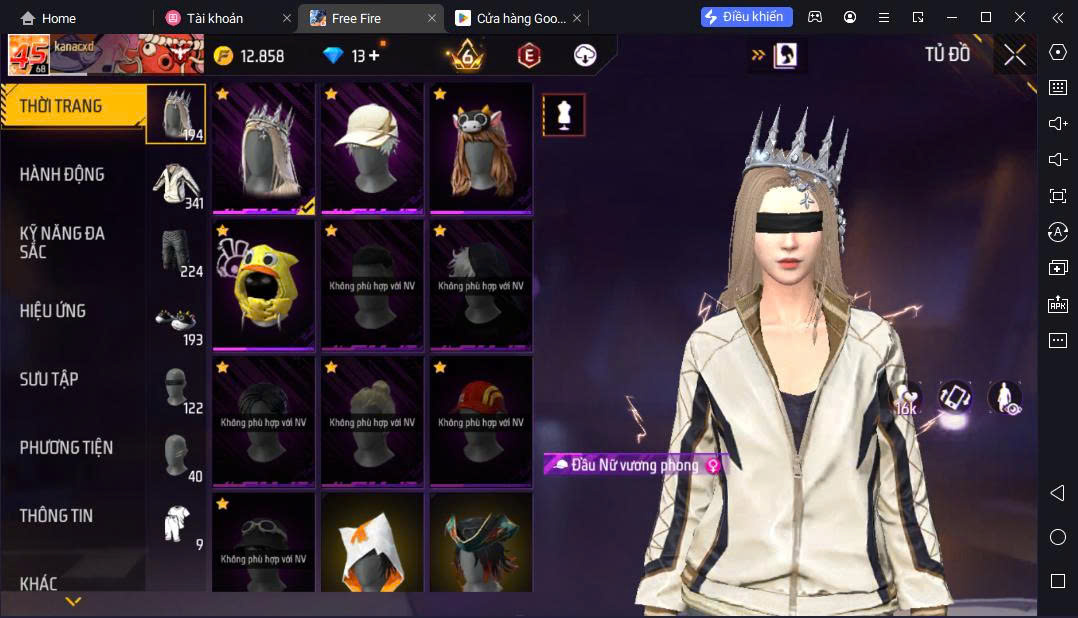Add diamonds with the plus button
Image resolution: width=1078 pixels, height=618 pixels.
(x=374, y=56)
